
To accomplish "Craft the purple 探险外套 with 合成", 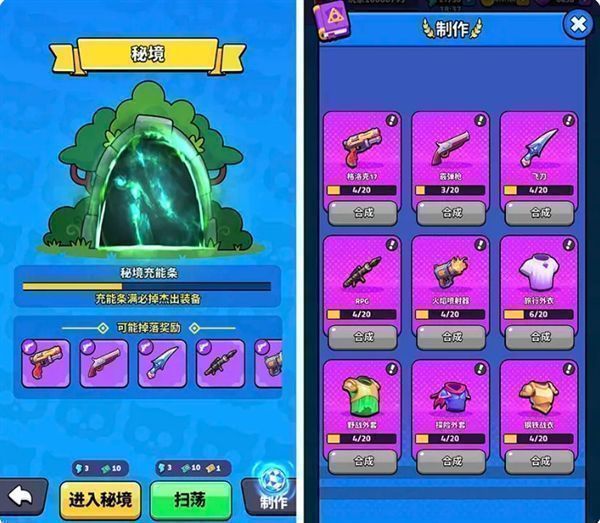I will [x=451, y=461].
